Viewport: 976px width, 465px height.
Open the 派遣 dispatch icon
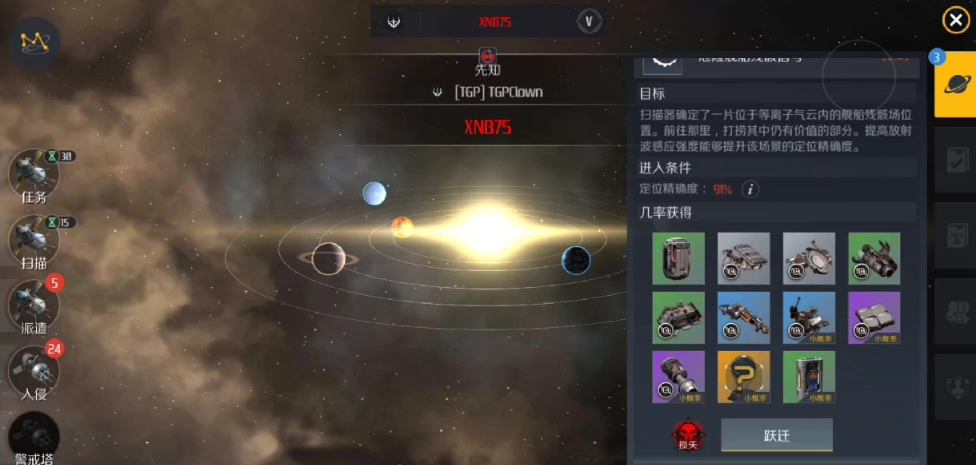[33, 305]
